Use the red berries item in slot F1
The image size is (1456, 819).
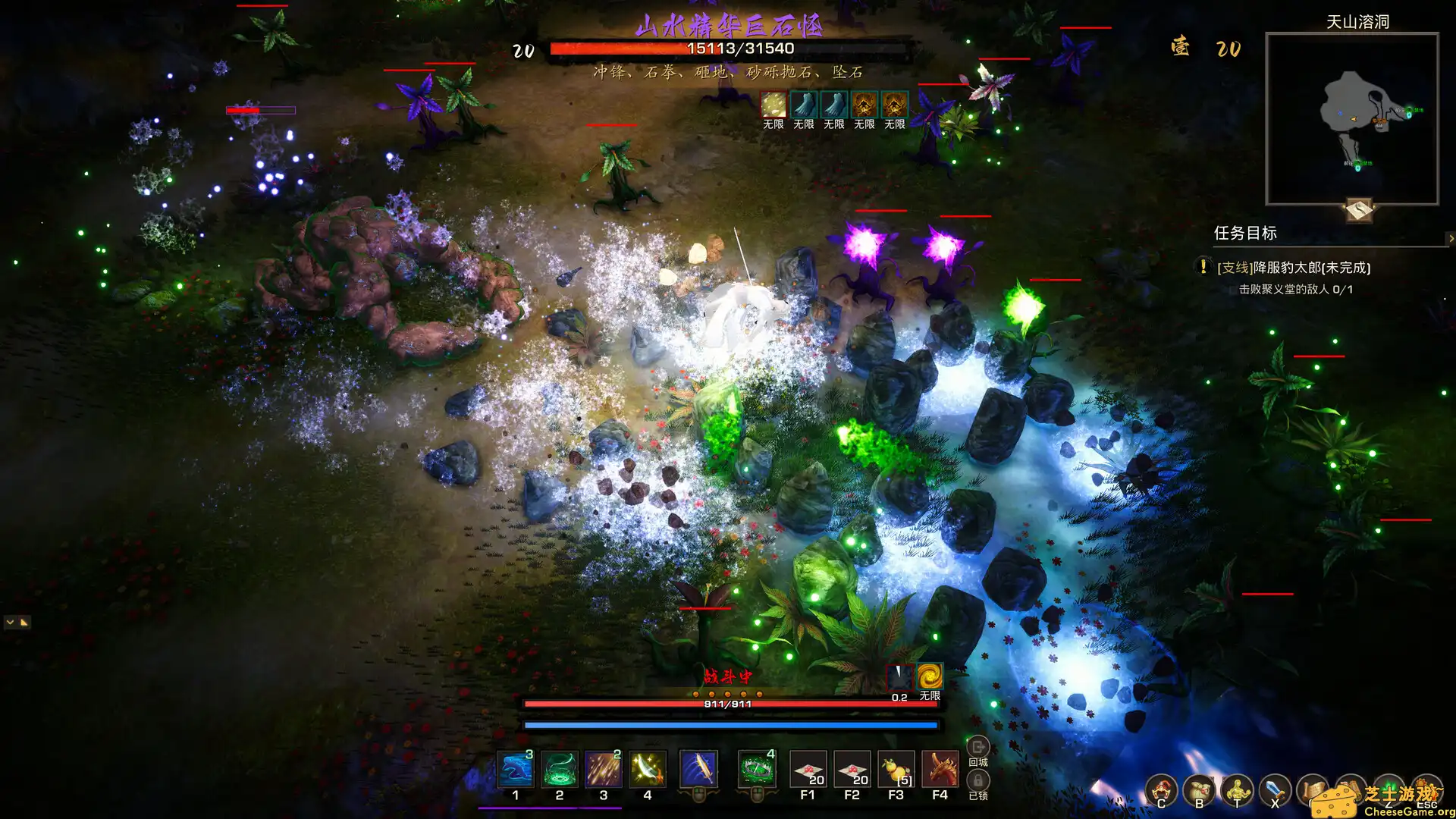[x=808, y=770]
